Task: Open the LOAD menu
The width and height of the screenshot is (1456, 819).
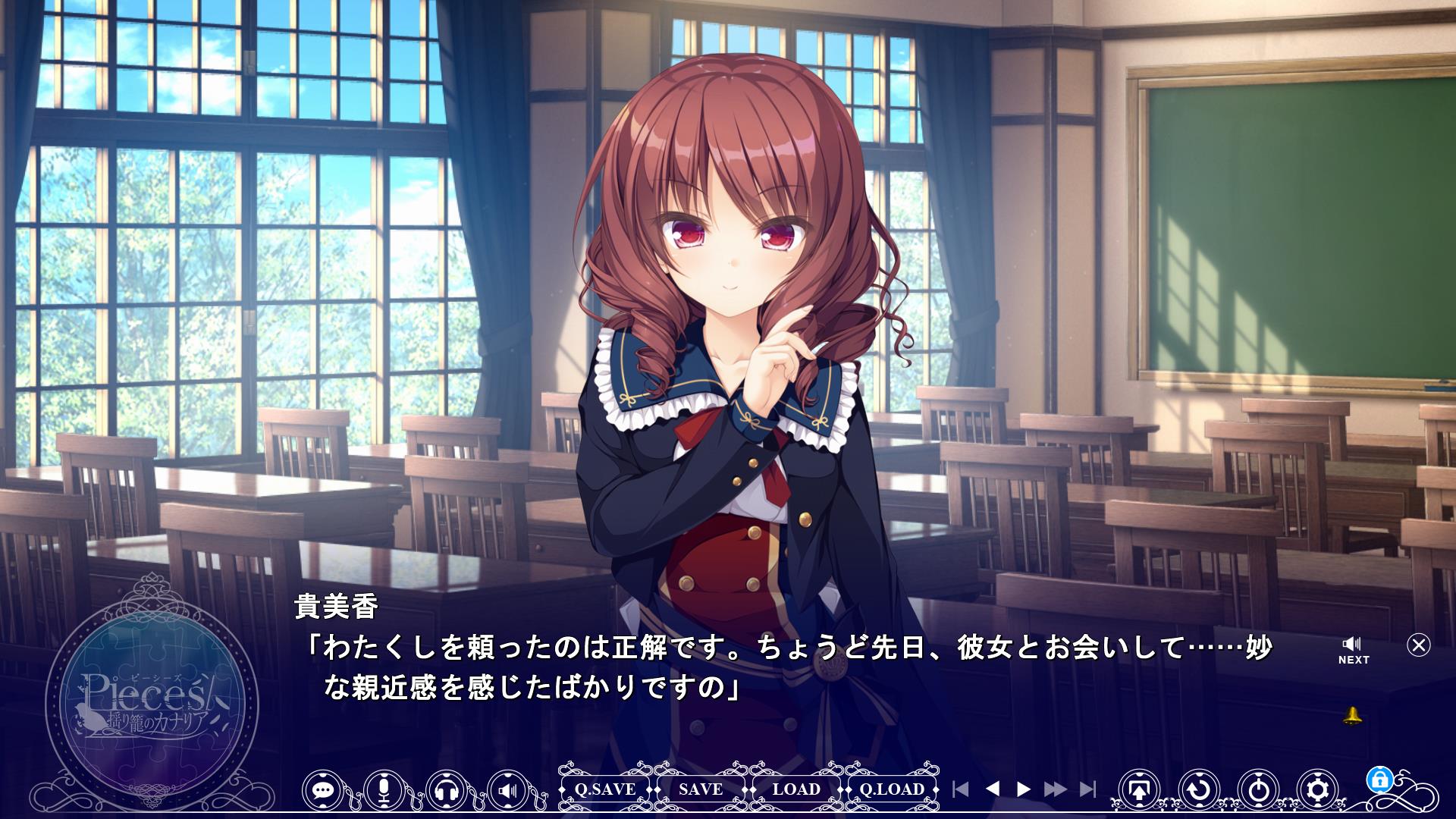Action: (x=796, y=789)
